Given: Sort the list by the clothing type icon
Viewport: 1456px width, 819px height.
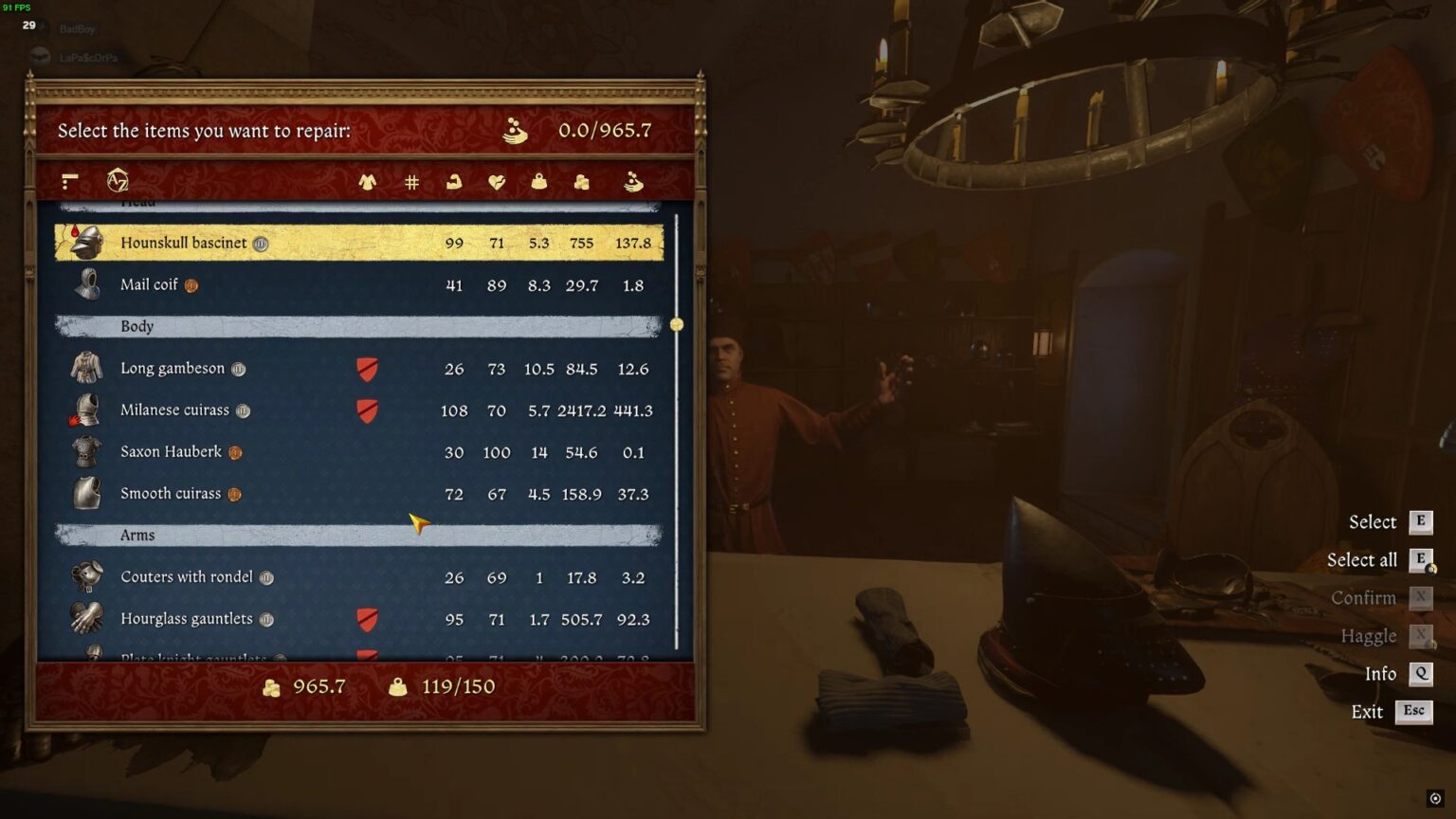Looking at the screenshot, I should 369,182.
